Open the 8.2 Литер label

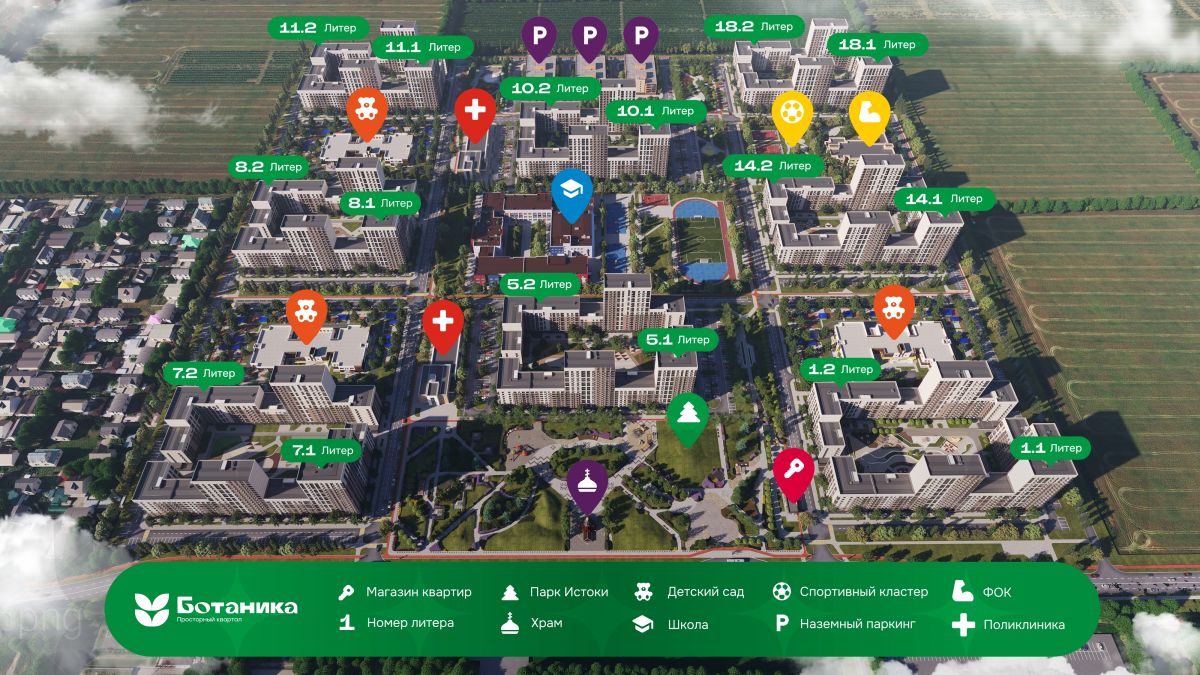click(x=268, y=167)
